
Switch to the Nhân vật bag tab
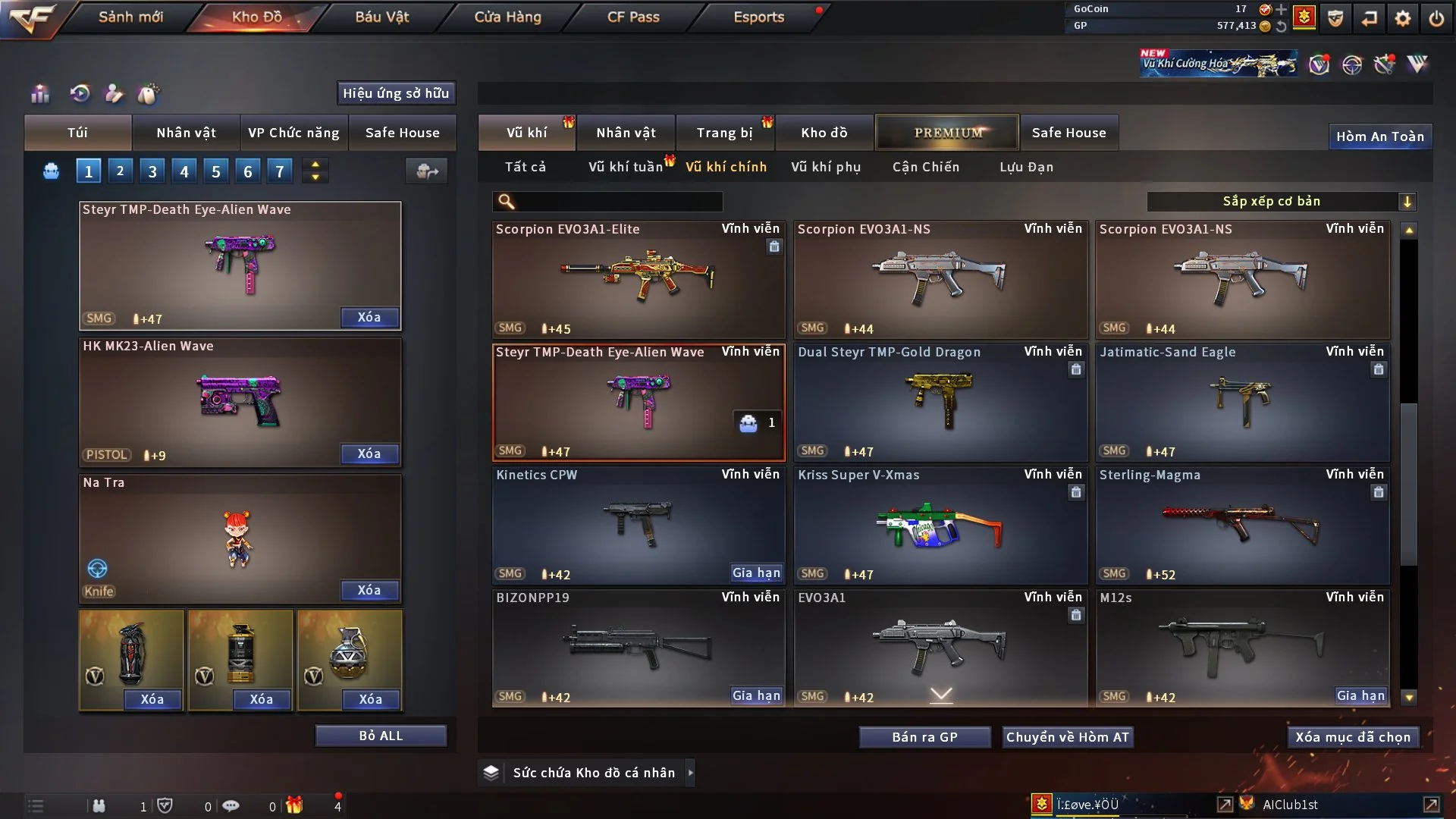[186, 133]
